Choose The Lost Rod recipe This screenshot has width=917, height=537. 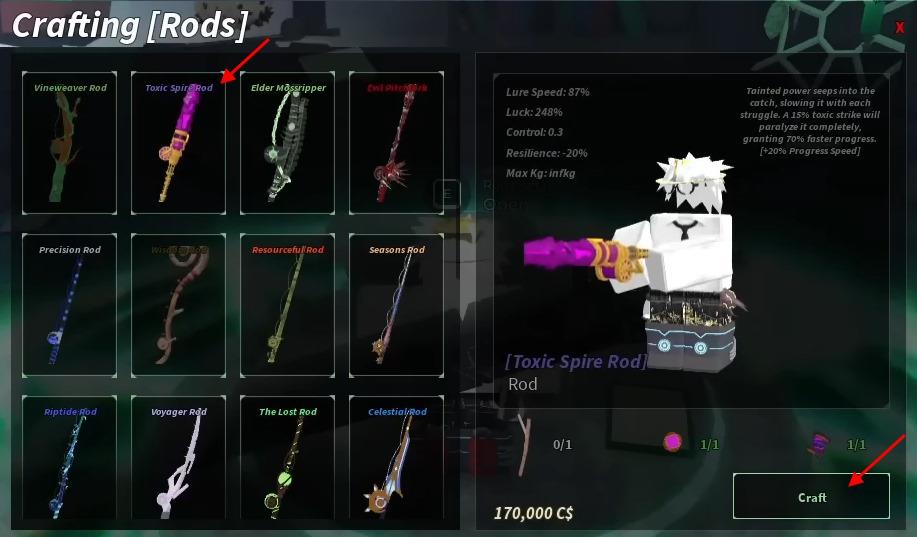click(288, 460)
